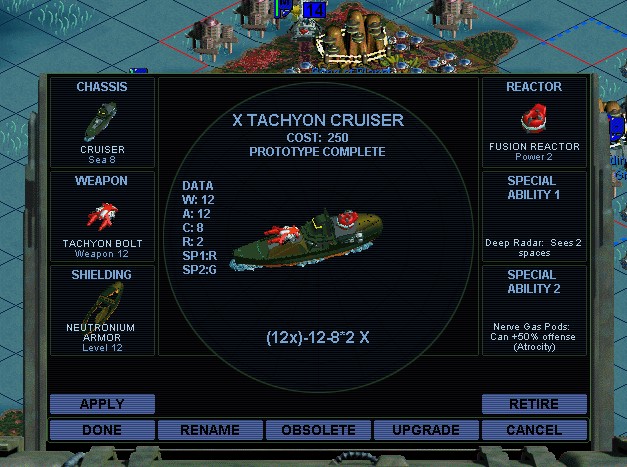627x467 pixels.
Task: Select the Tachyon Bolt weapon panel
Action: click(x=103, y=216)
